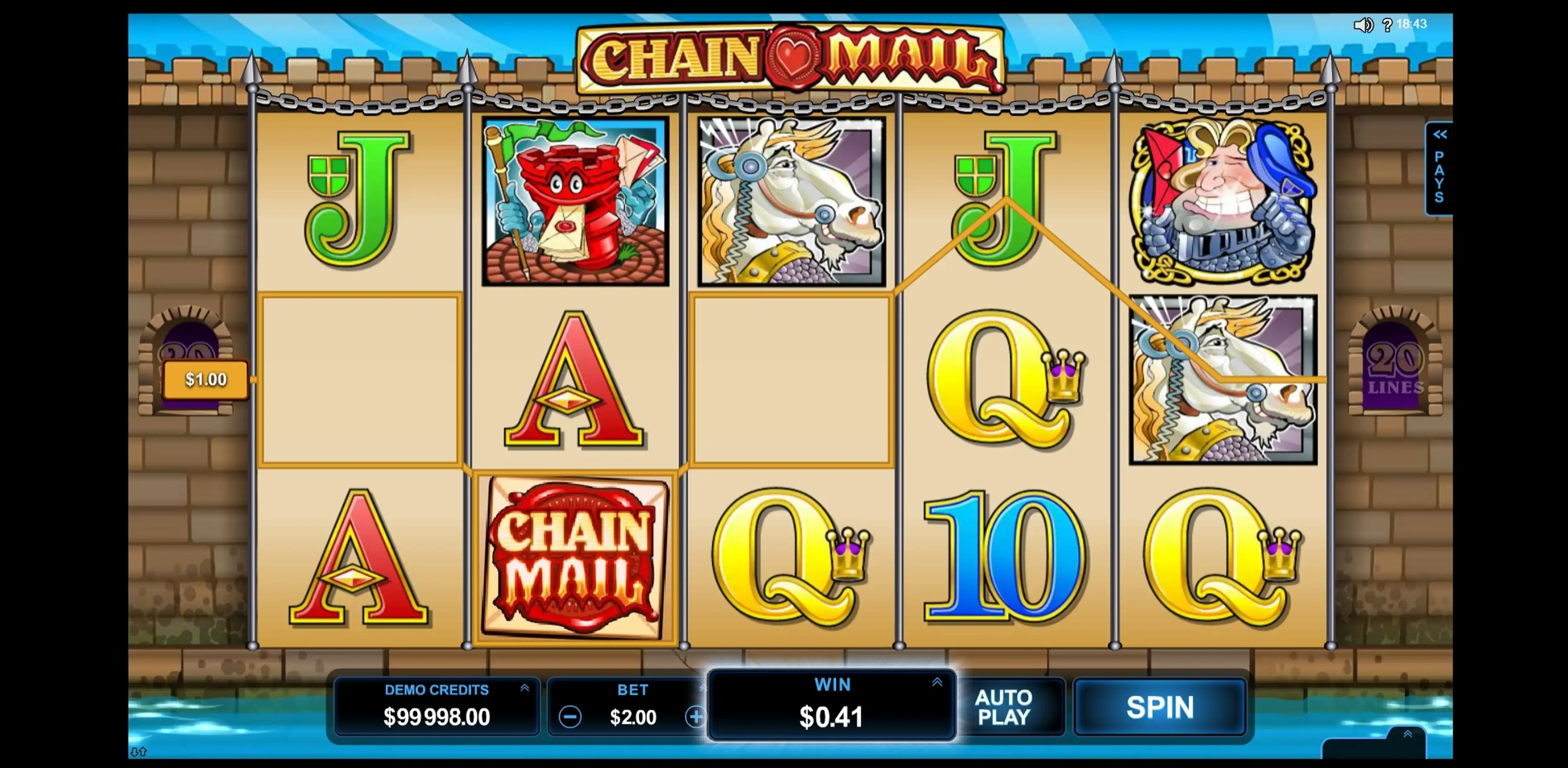Expand the Demo Credits panel arrow
Screen dimensions: 1568x768
pyautogui.click(x=524, y=688)
